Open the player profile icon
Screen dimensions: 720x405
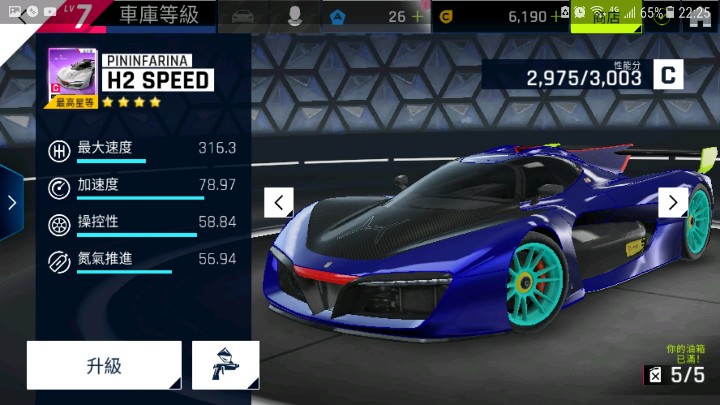(294, 17)
